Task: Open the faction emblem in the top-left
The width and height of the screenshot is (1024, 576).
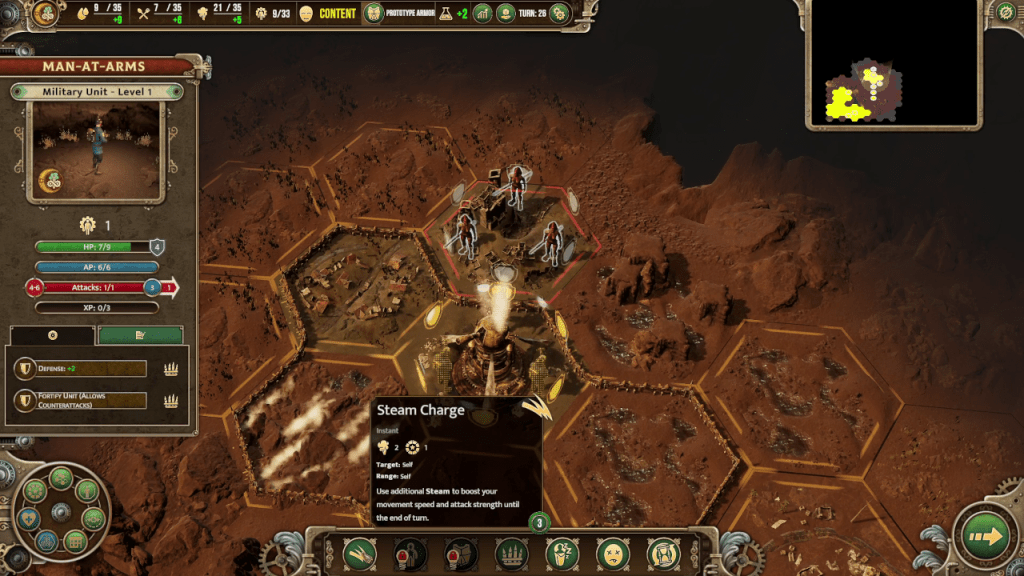Action: coord(45,13)
